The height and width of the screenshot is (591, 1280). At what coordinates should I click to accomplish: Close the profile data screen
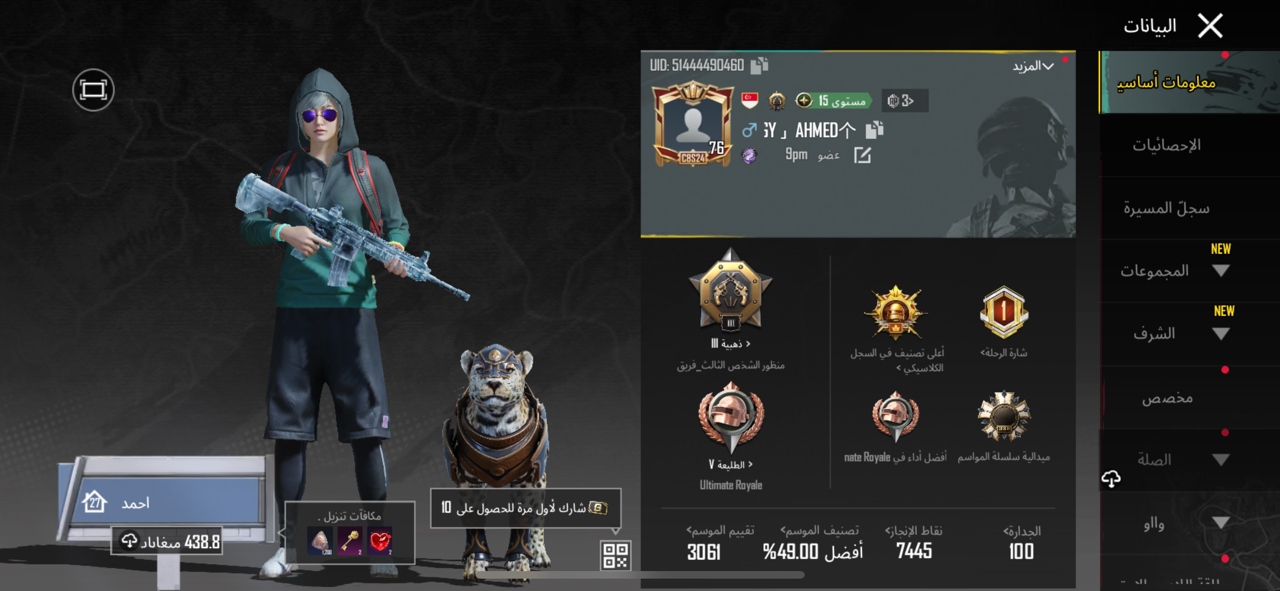point(1210,26)
